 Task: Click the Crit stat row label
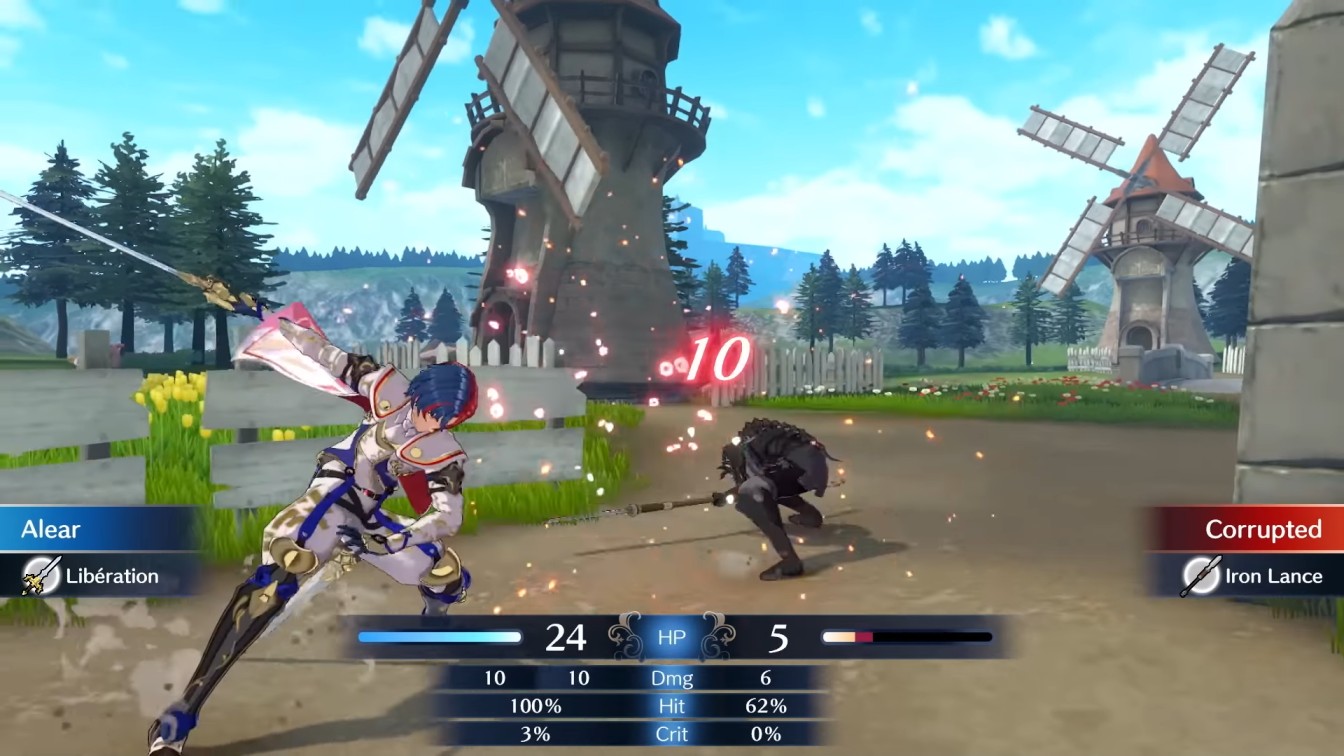click(x=673, y=734)
